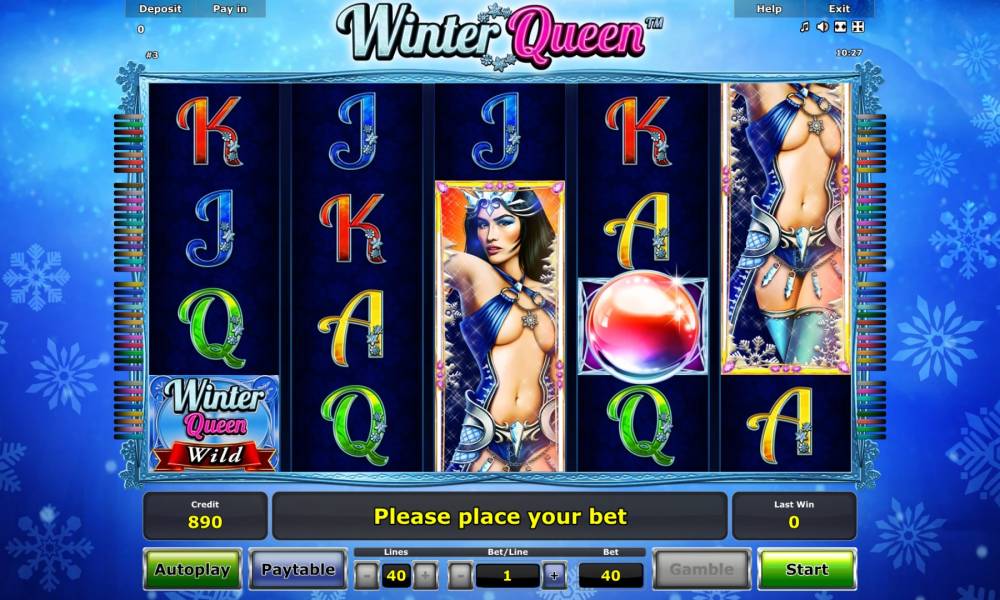
Task: Open the Deposit page
Action: point(160,9)
